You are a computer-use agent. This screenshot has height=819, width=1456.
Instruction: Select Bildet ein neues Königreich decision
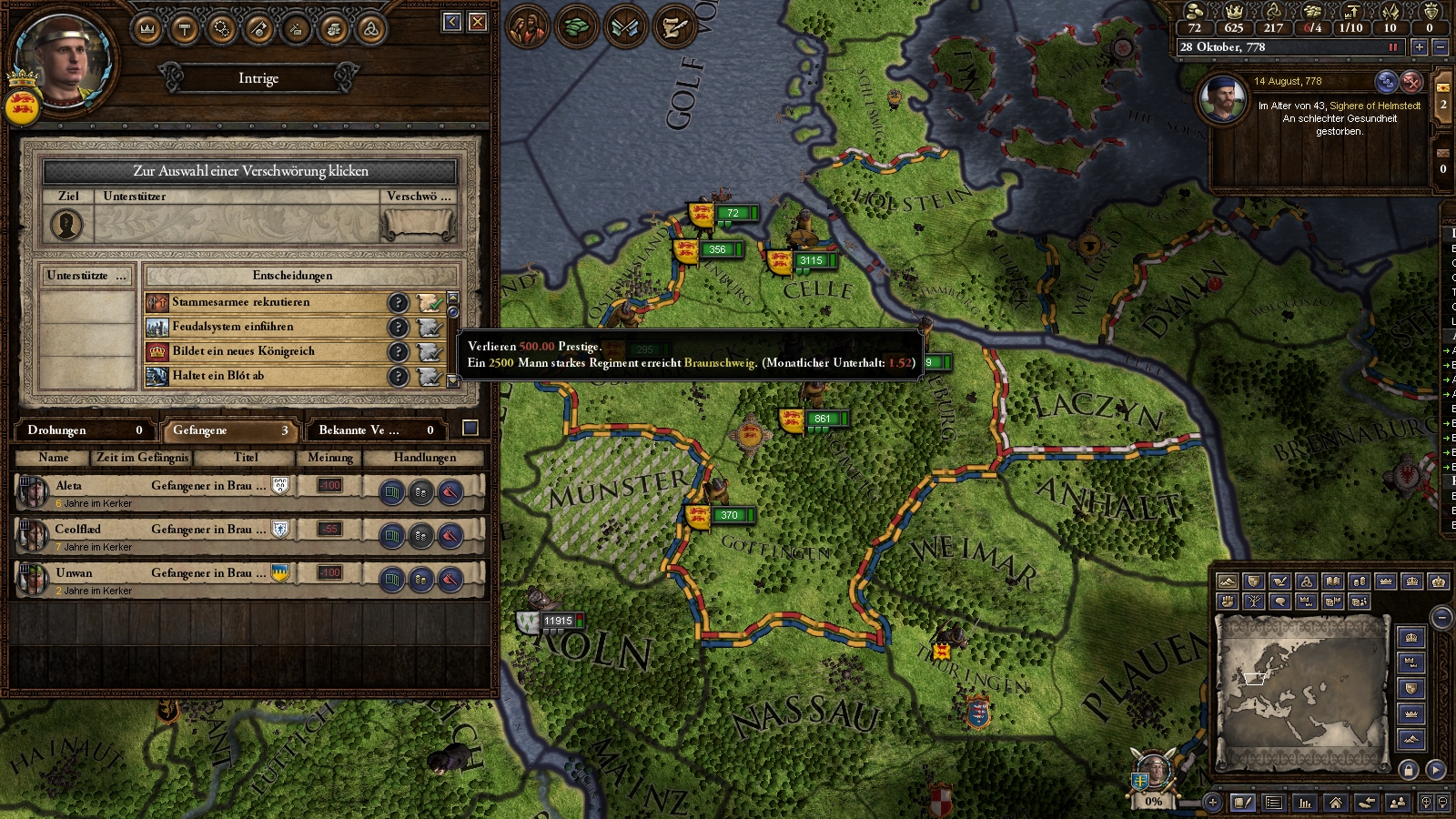pos(264,351)
